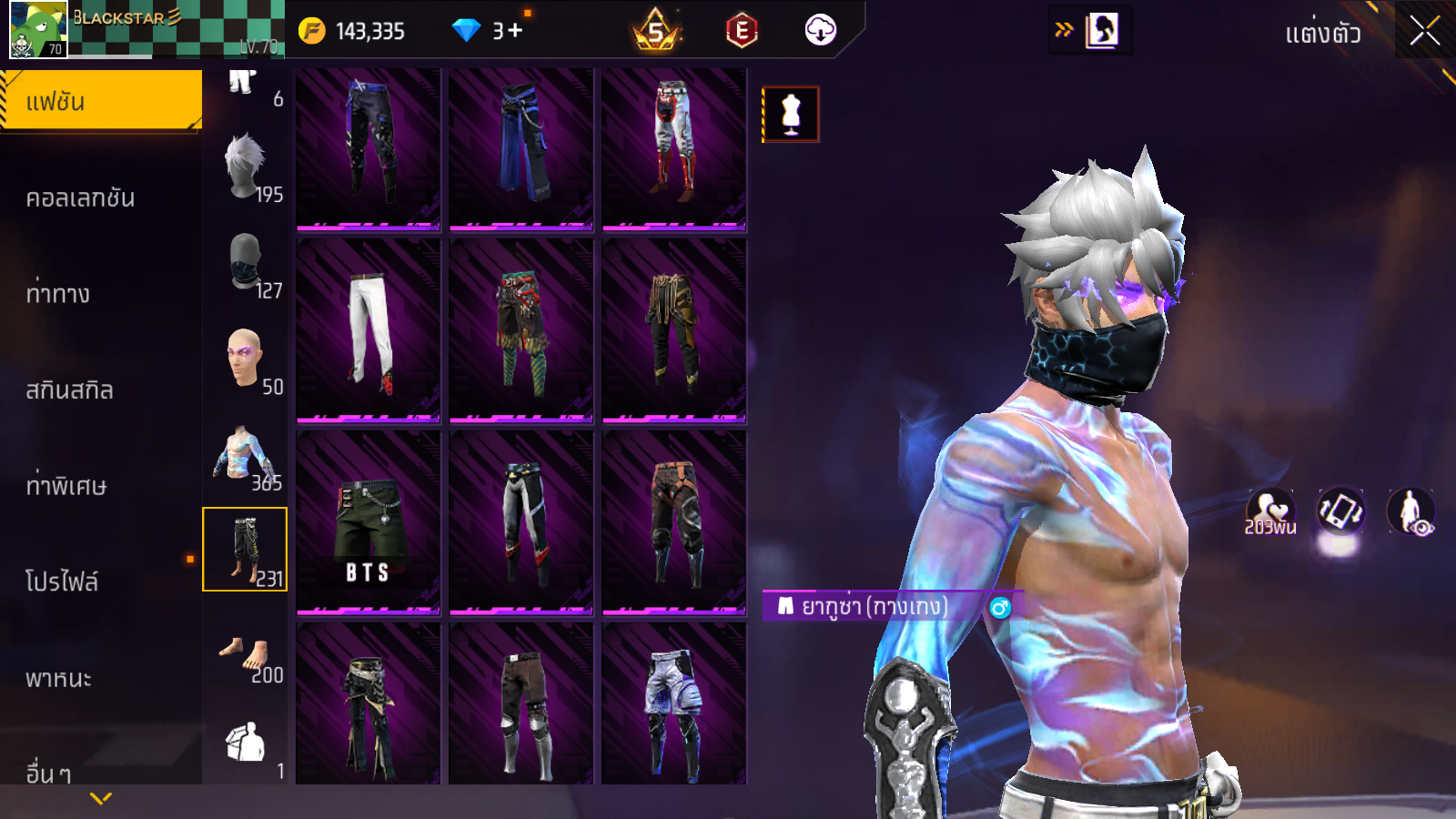
Task: Equip the plain white pants
Action: pos(369,330)
